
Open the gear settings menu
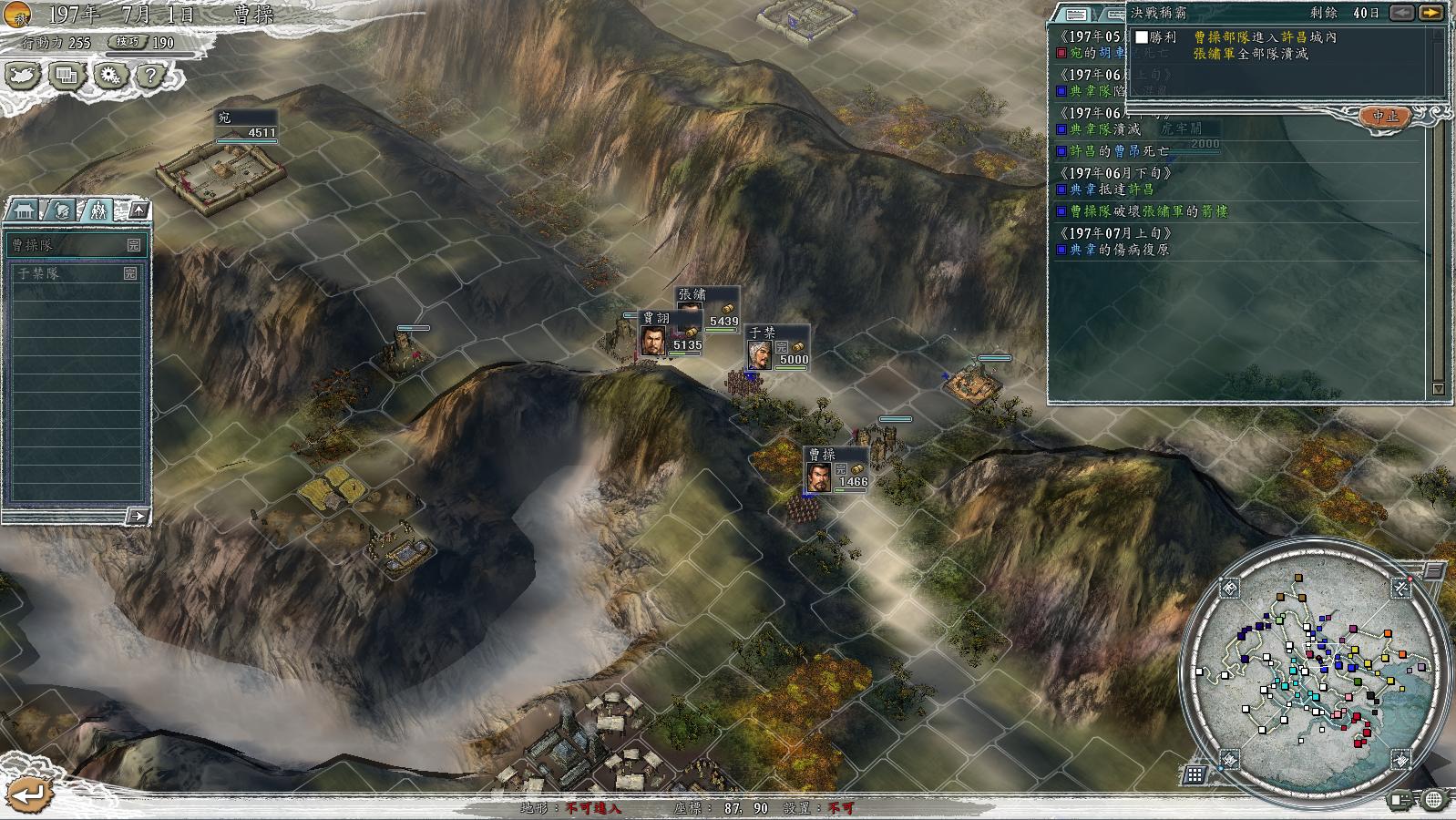tap(109, 76)
